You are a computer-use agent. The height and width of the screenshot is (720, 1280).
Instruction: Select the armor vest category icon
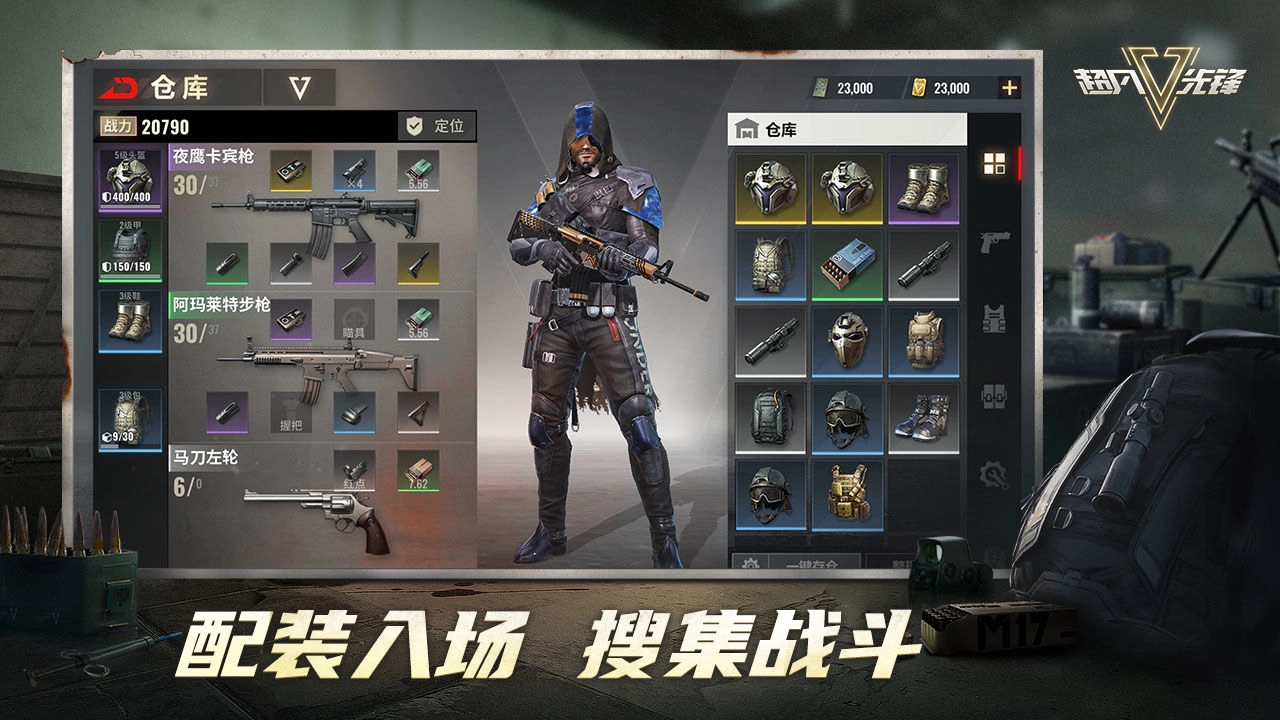(995, 318)
